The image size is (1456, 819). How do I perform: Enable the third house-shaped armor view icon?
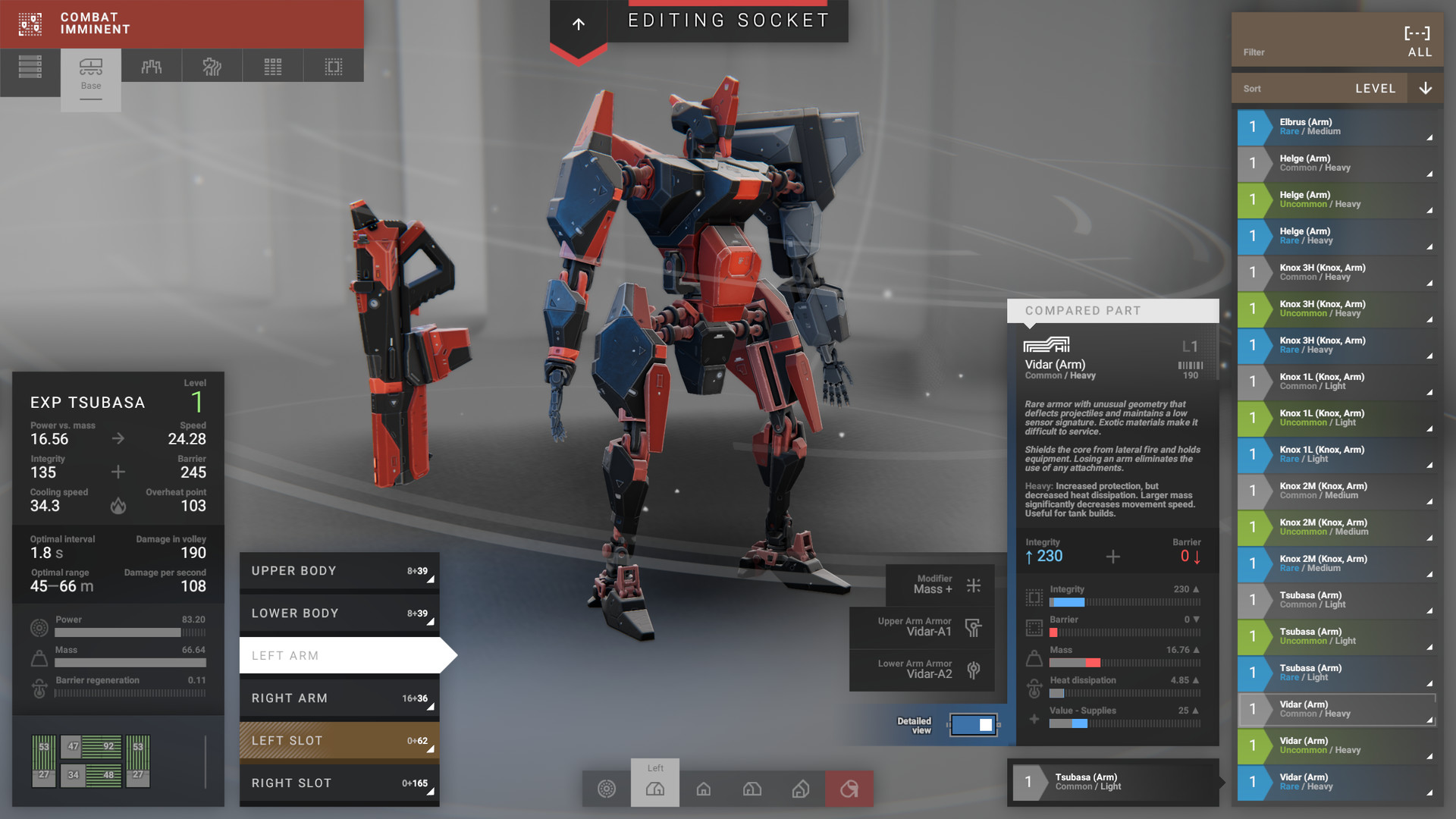(x=752, y=789)
